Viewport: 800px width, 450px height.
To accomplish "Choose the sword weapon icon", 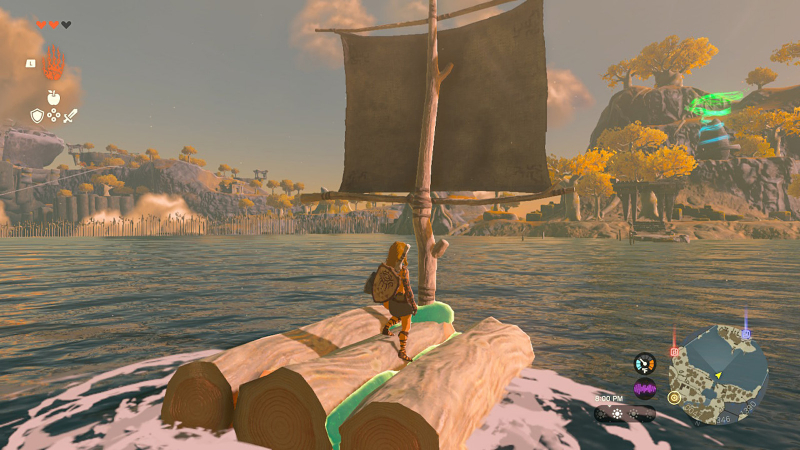I will pyautogui.click(x=70, y=116).
